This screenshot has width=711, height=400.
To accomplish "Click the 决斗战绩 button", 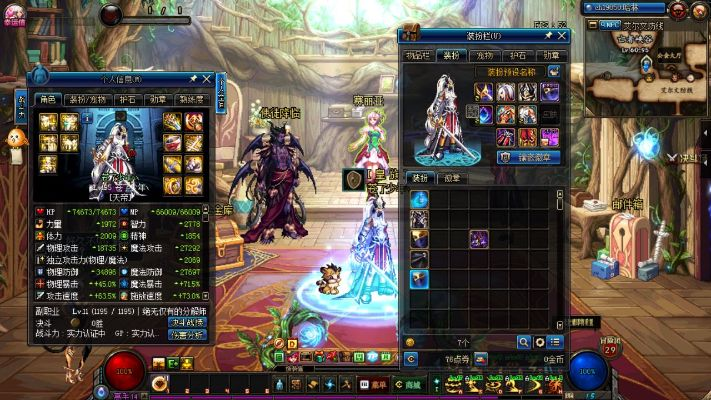I will click(186, 323).
